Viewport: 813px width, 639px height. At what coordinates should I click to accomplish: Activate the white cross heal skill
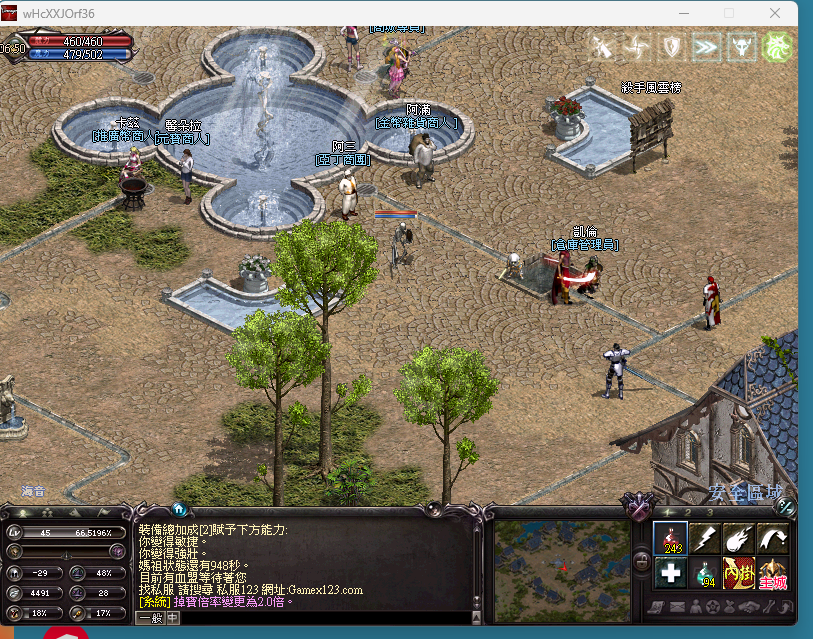pos(670,573)
